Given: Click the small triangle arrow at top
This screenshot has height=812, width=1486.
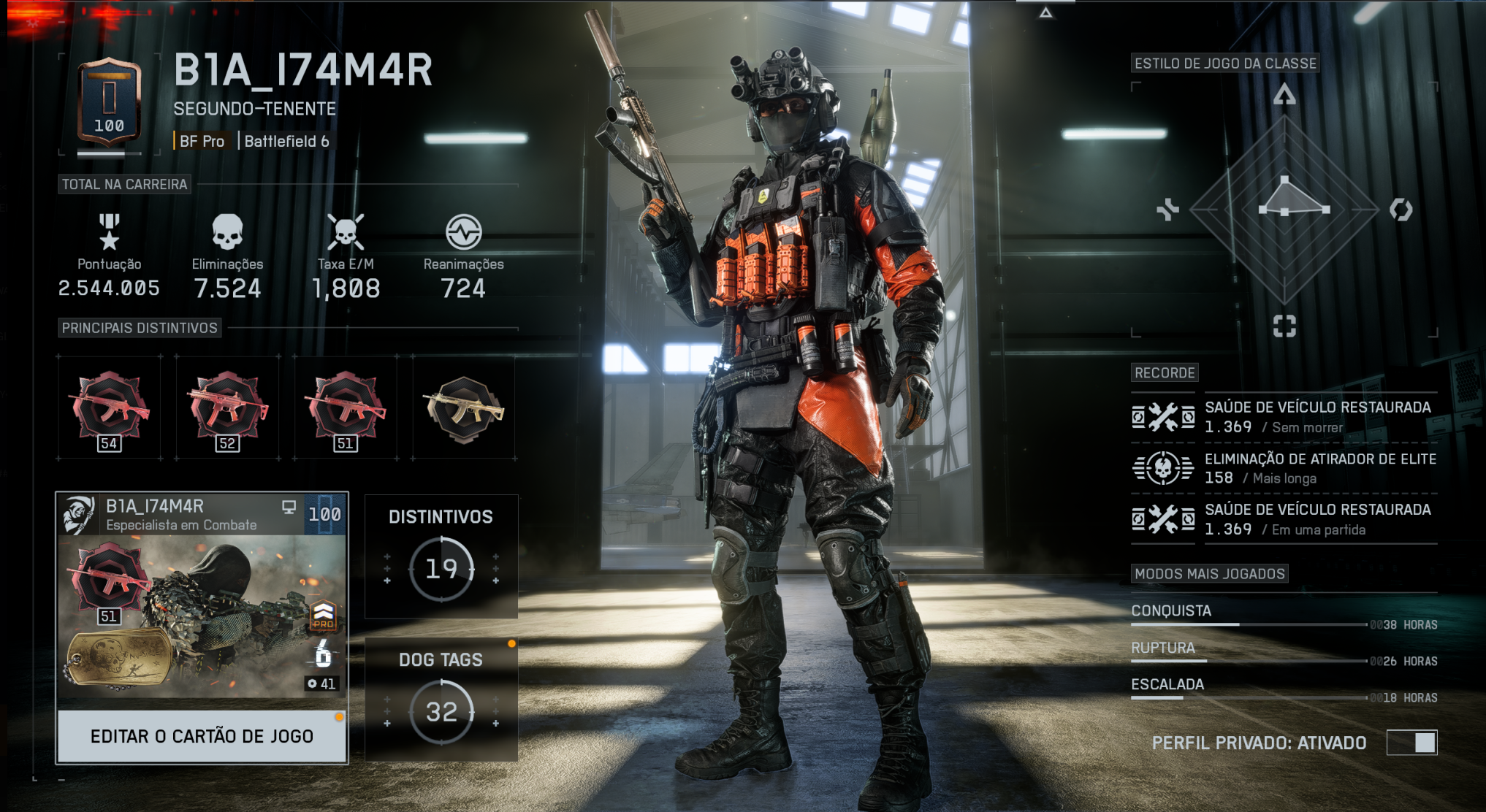Looking at the screenshot, I should pyautogui.click(x=1046, y=12).
